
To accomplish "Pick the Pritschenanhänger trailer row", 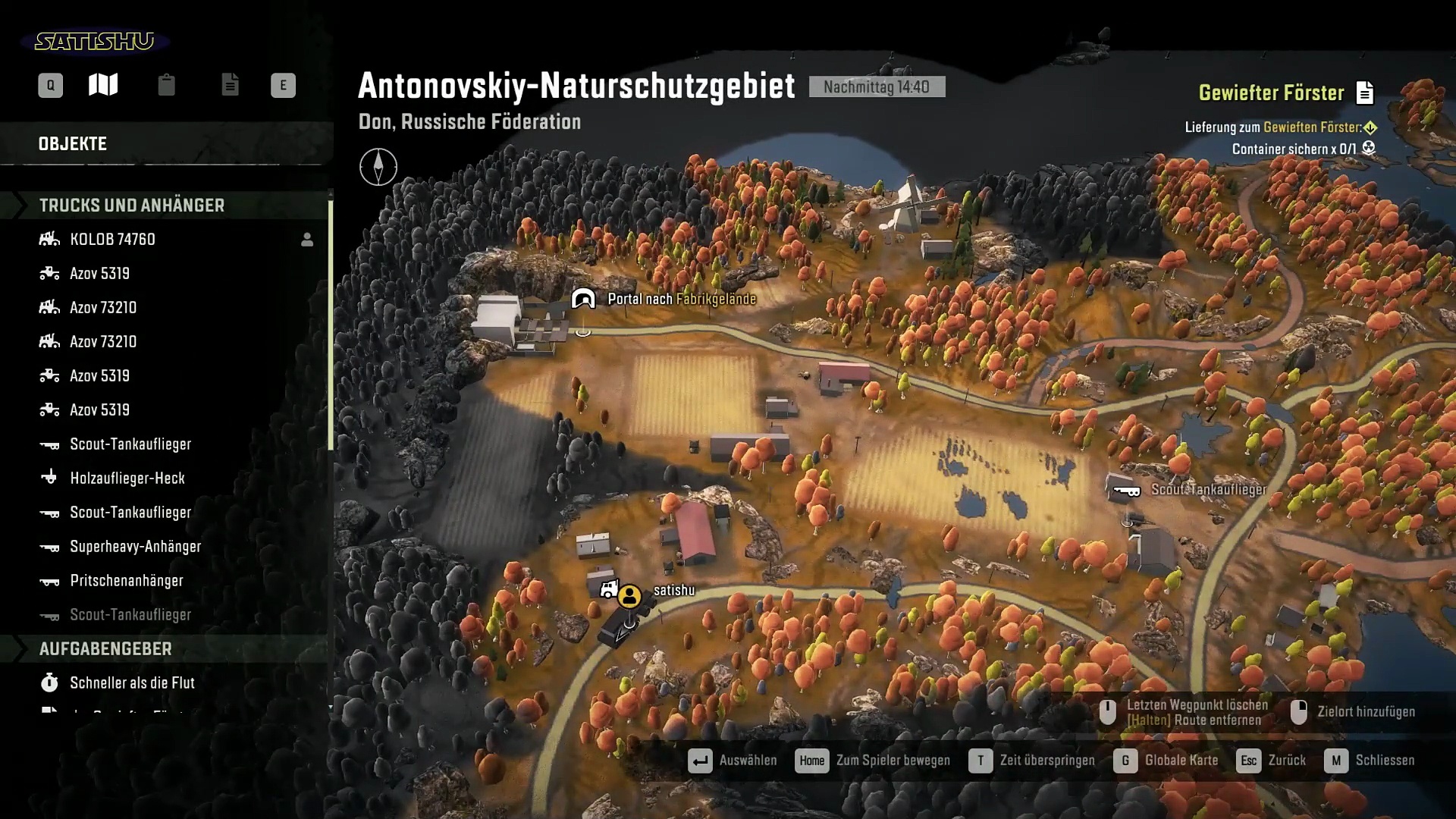I will click(126, 581).
